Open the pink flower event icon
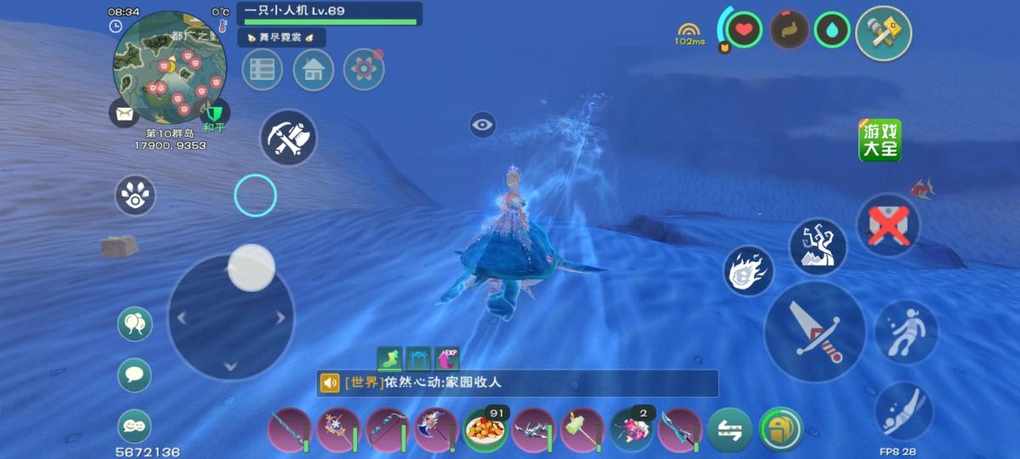Viewport: 1020px width, 459px height. (364, 70)
